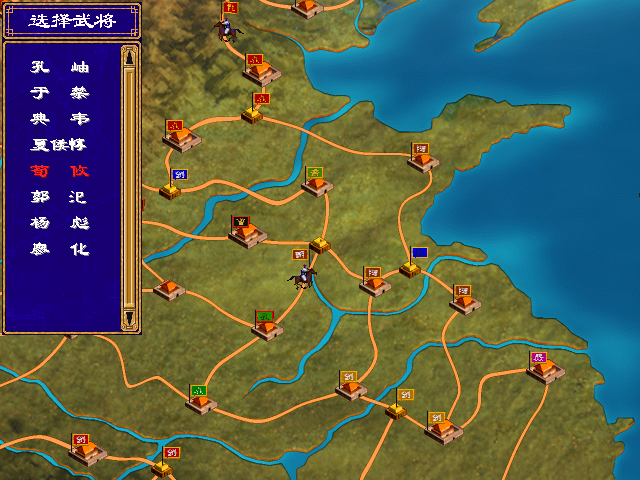
Task: Pick general 杨彪
Action: pyautogui.click(x=60, y=223)
